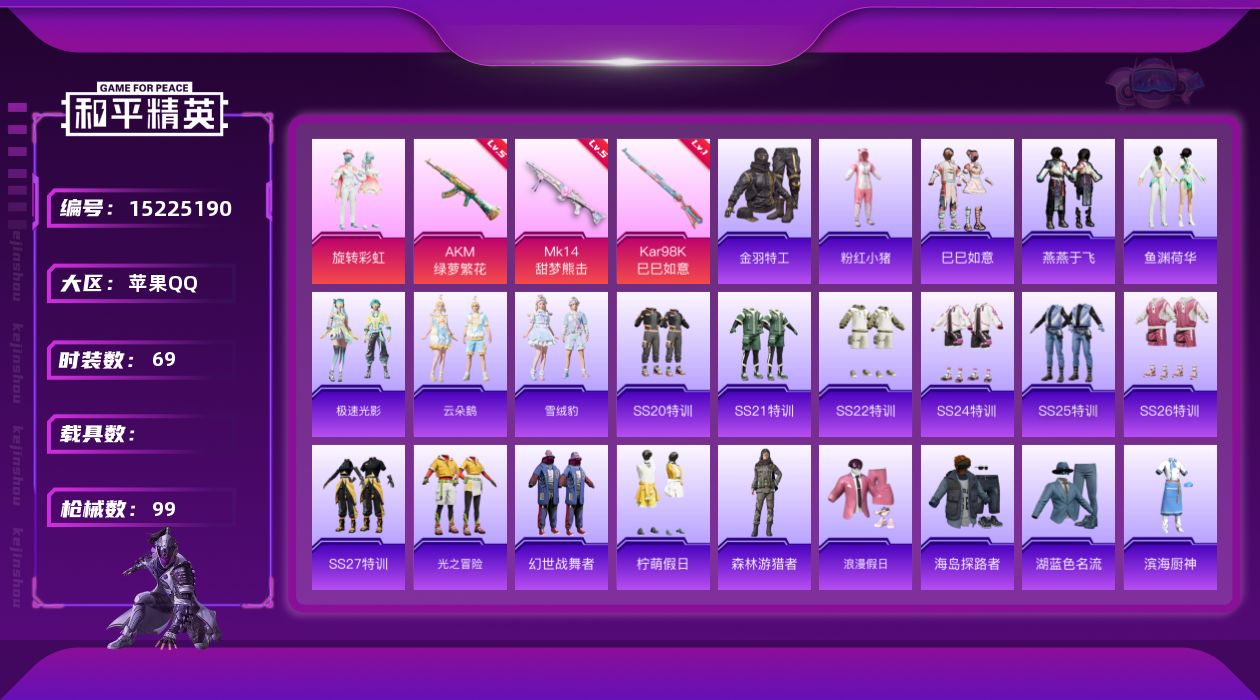The image size is (1260, 700).
Task: Open the Mk14 甜梦熊击 skin card
Action: point(561,211)
